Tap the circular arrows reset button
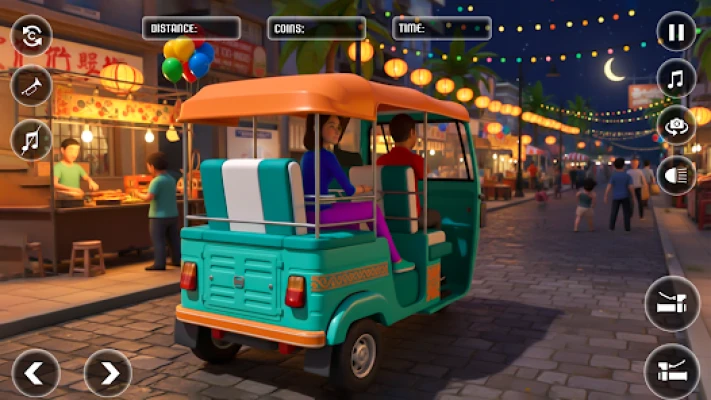 tap(31, 36)
